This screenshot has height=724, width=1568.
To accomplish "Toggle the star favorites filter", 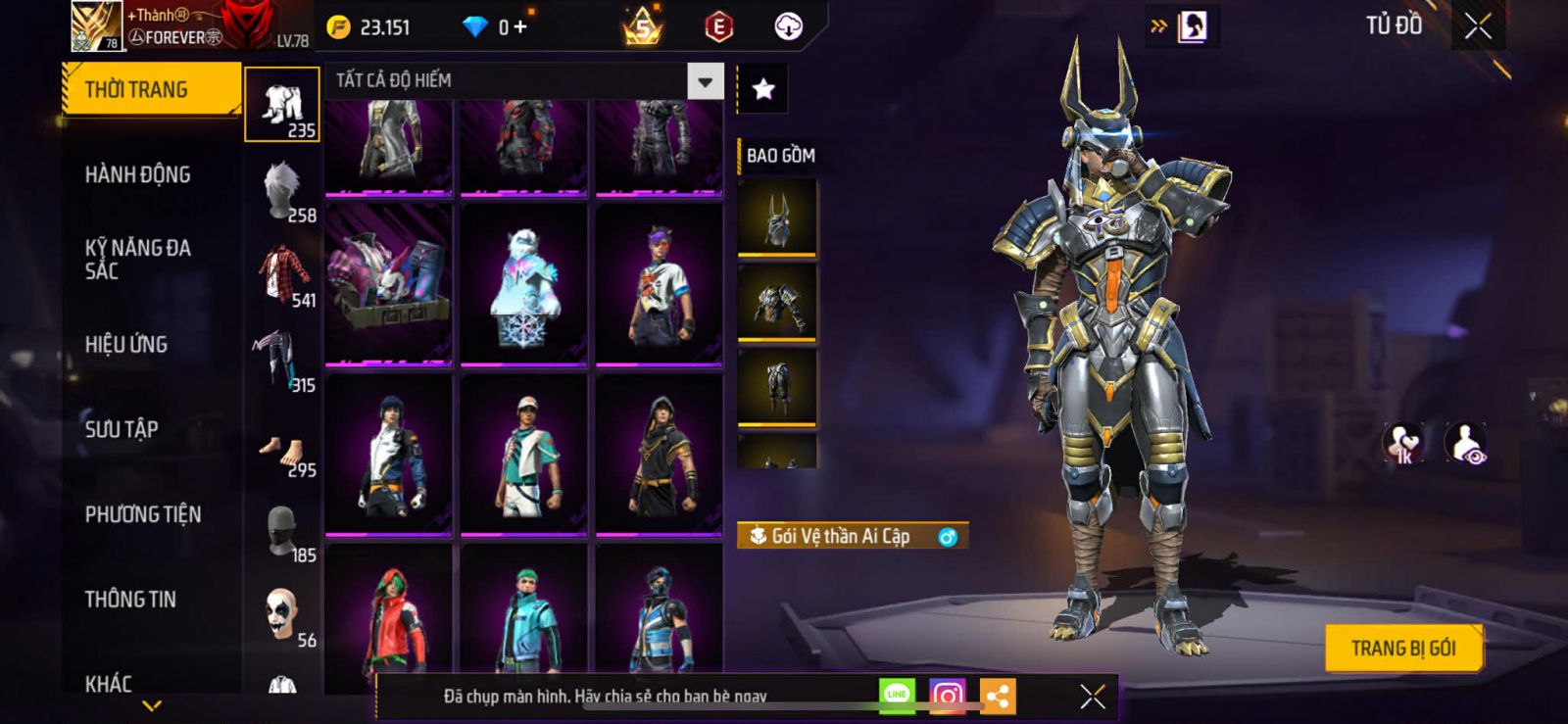I will [x=762, y=90].
